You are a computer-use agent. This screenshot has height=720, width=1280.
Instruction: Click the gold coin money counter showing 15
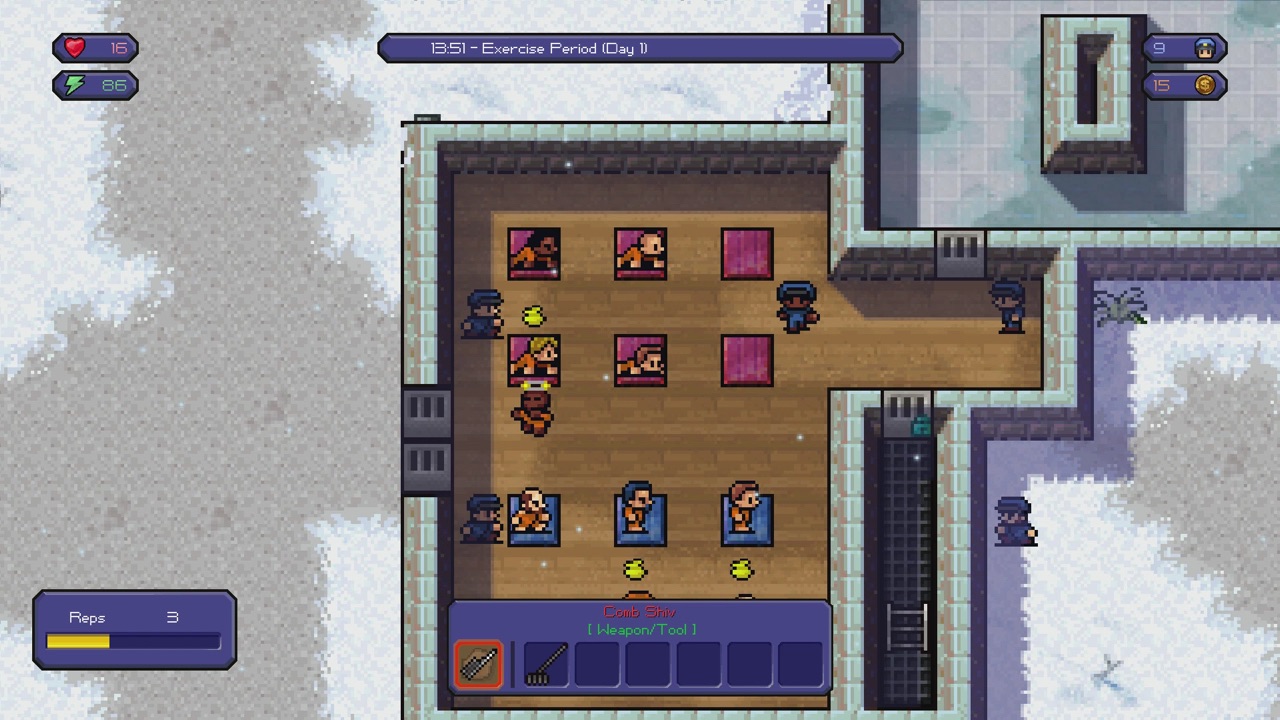[1185, 85]
